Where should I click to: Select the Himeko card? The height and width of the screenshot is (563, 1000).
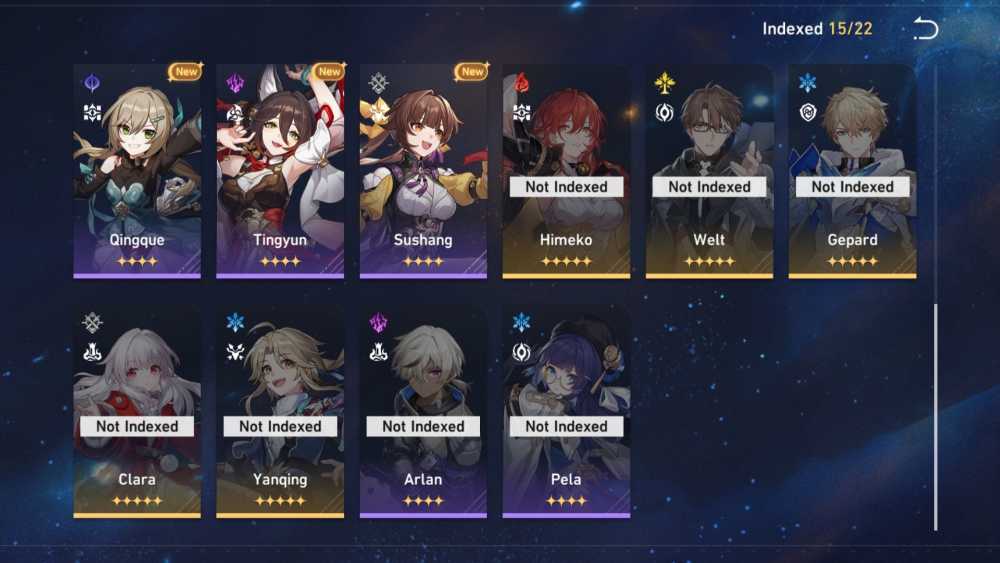tap(566, 170)
